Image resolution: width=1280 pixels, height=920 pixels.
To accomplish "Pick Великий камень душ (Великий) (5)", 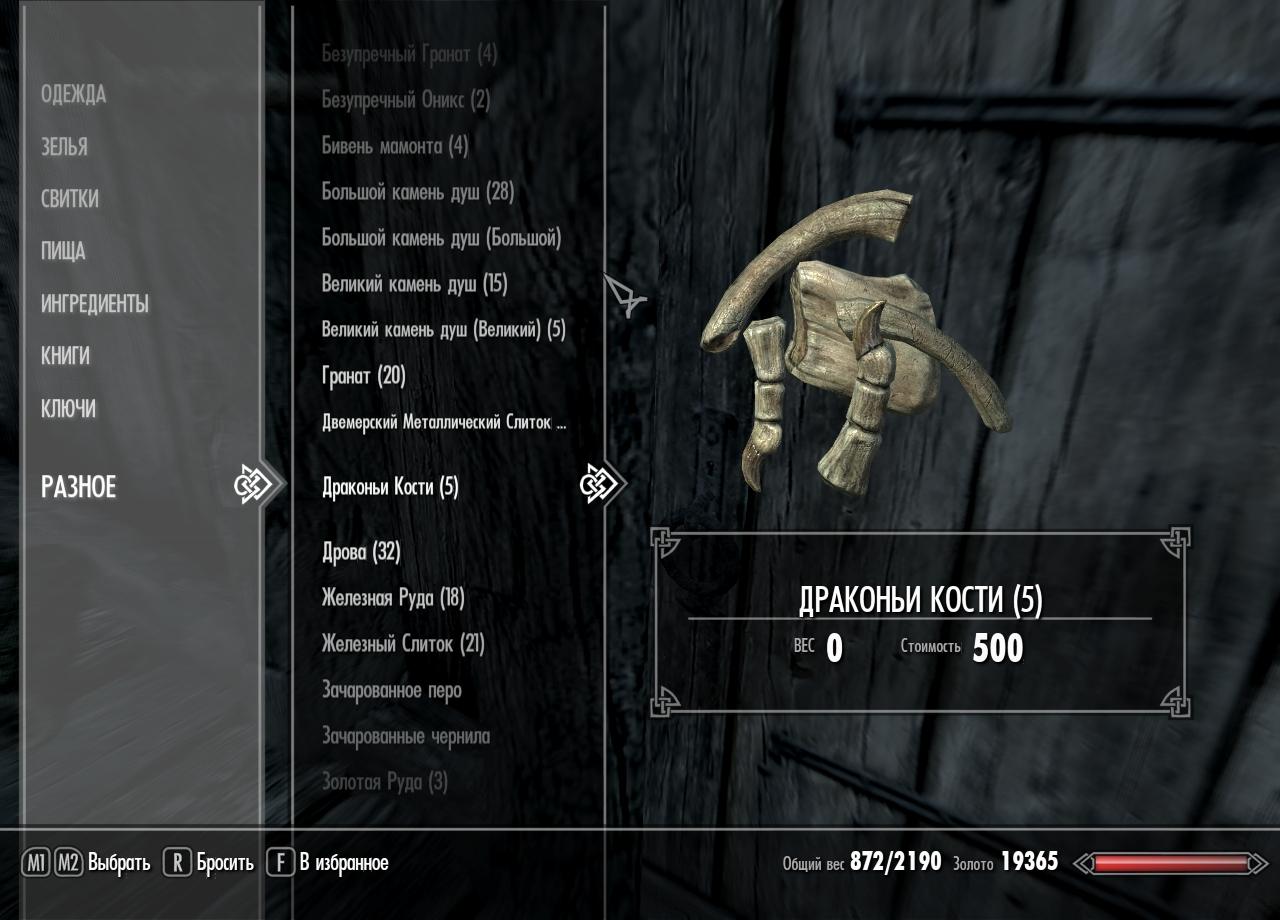I will tap(443, 330).
